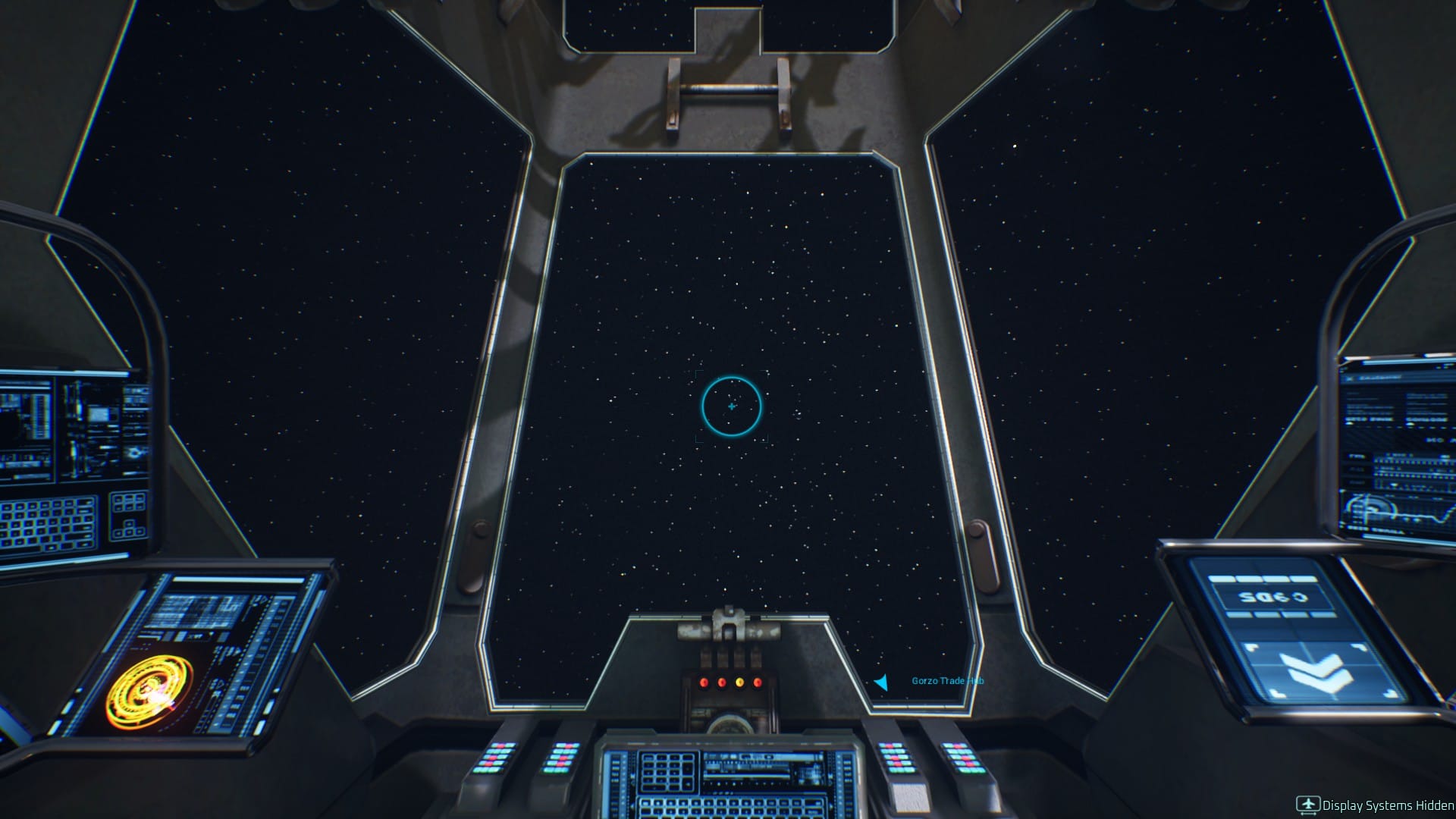This screenshot has height=819, width=1456.
Task: Click the targeting reticle circle in center window
Action: 730,407
